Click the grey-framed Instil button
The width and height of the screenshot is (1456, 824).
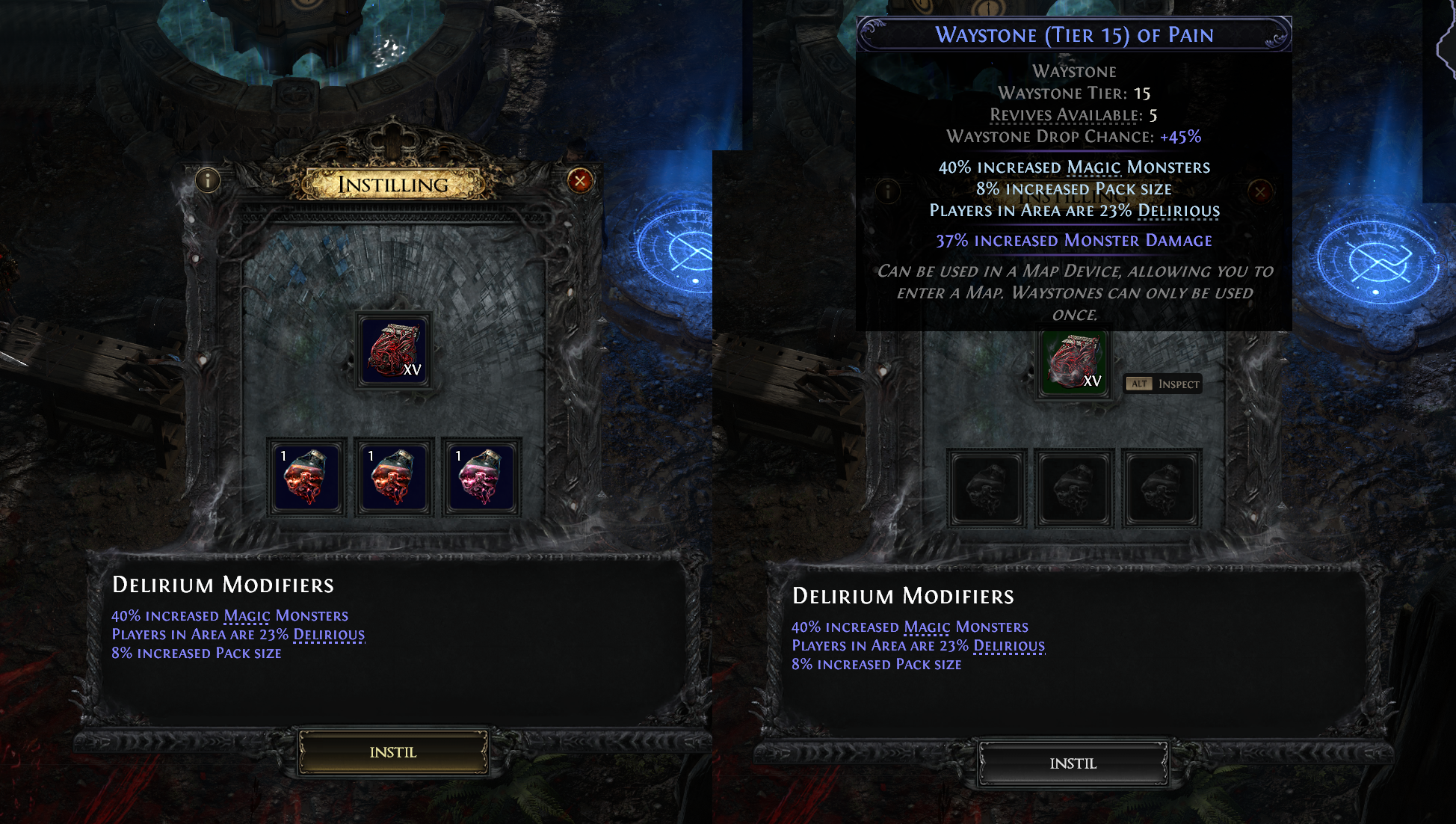tap(1073, 763)
